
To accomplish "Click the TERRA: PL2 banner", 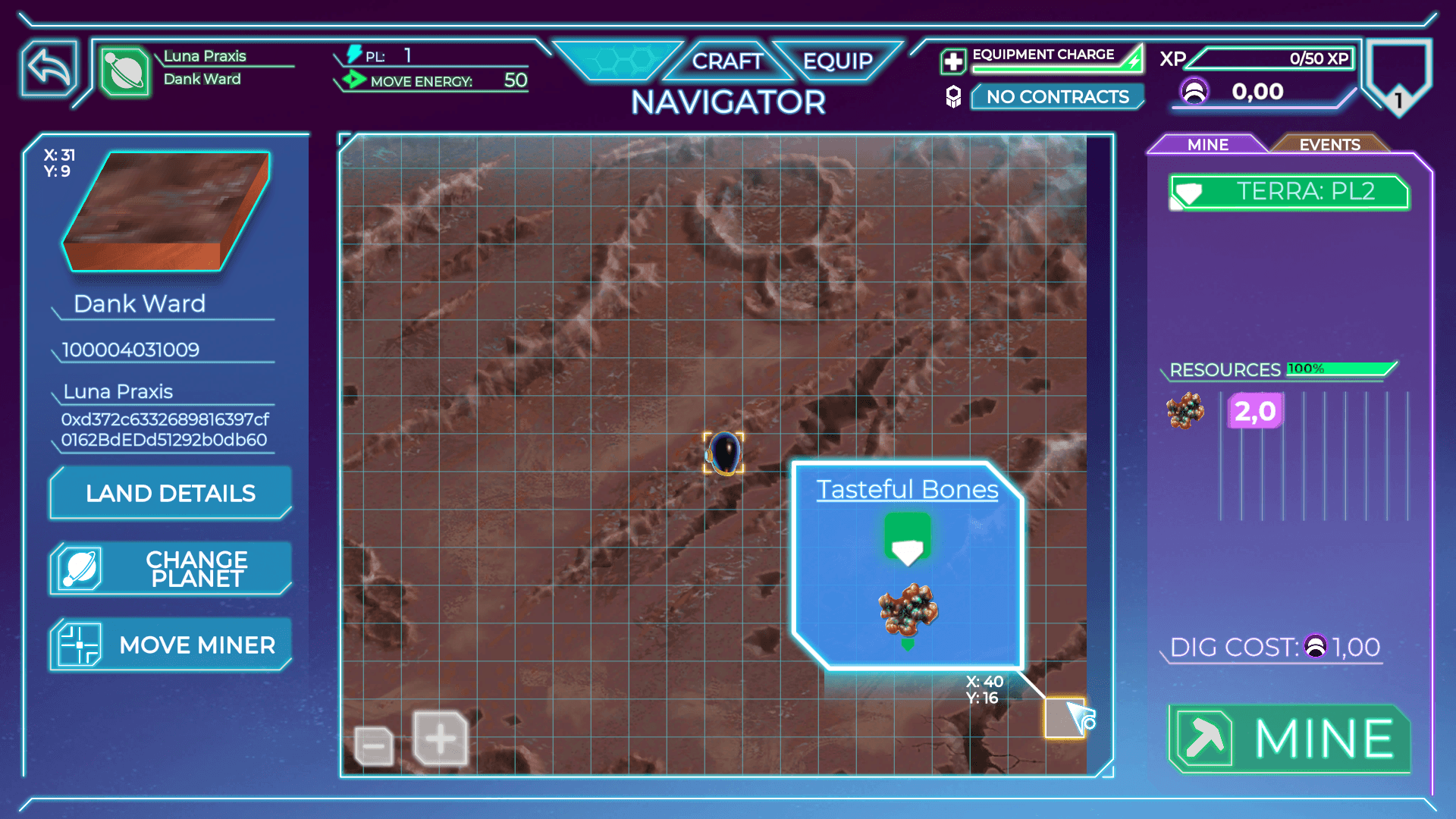I will pyautogui.click(x=1289, y=192).
